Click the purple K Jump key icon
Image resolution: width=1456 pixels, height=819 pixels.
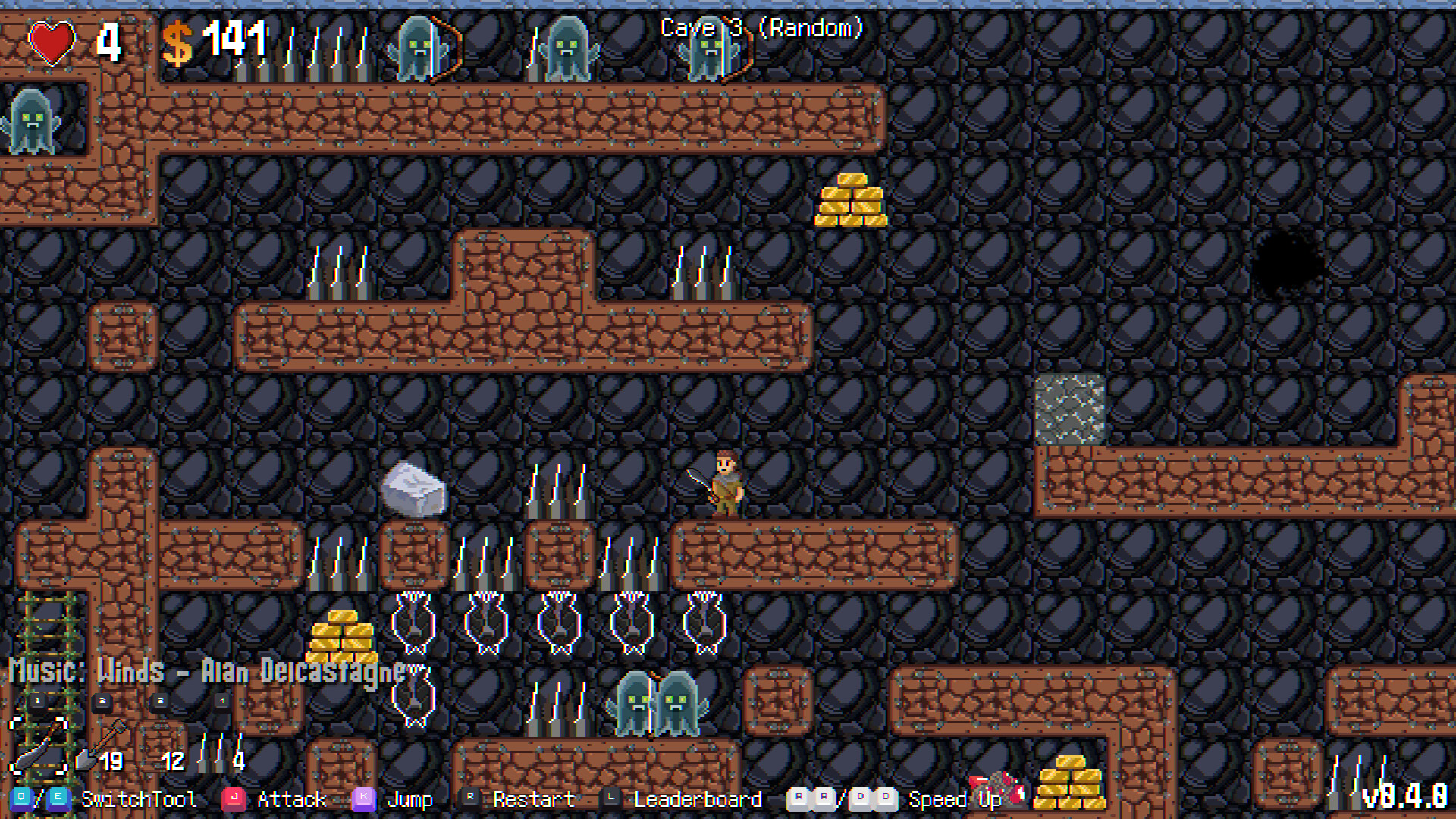[x=365, y=799]
